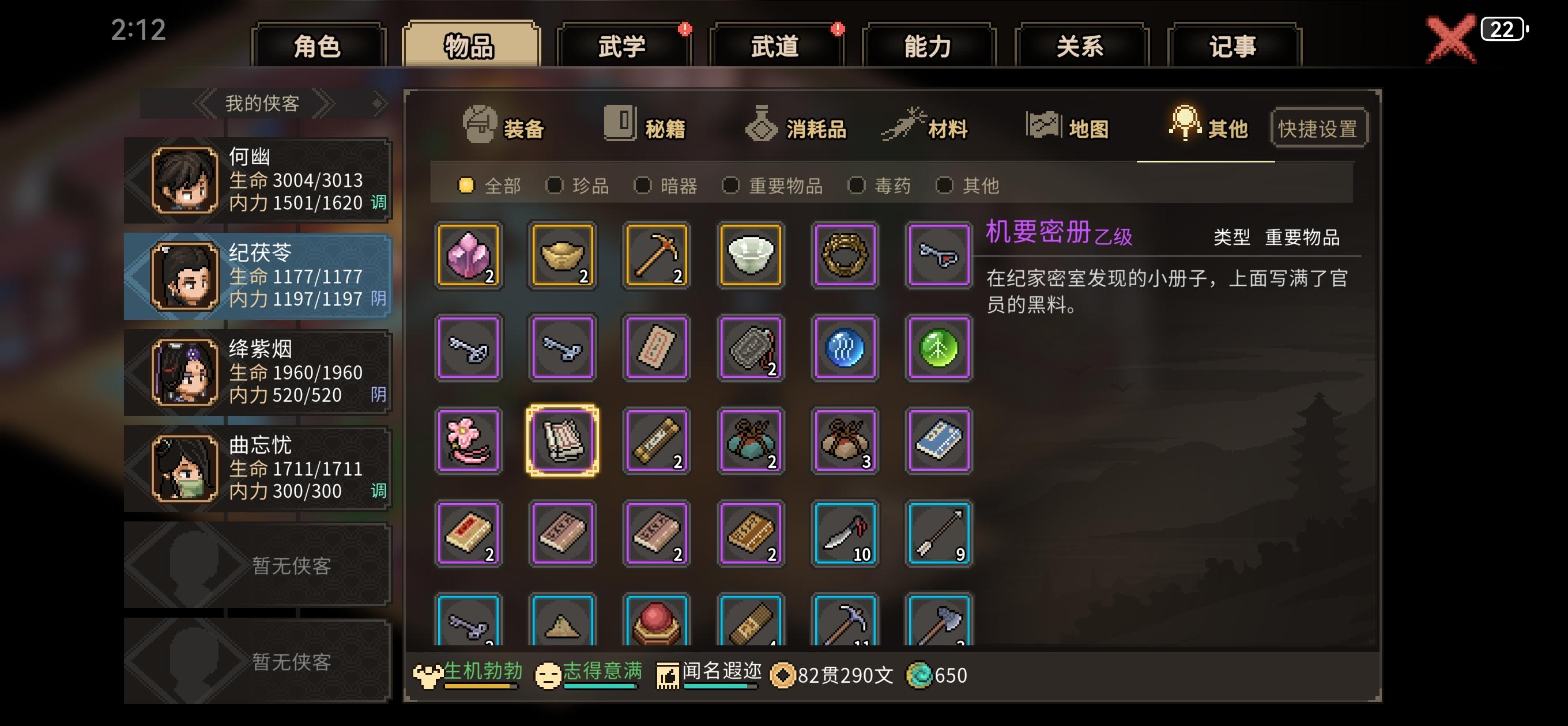
Task: Click the right arrow beside 我的侠客
Action: 327,103
